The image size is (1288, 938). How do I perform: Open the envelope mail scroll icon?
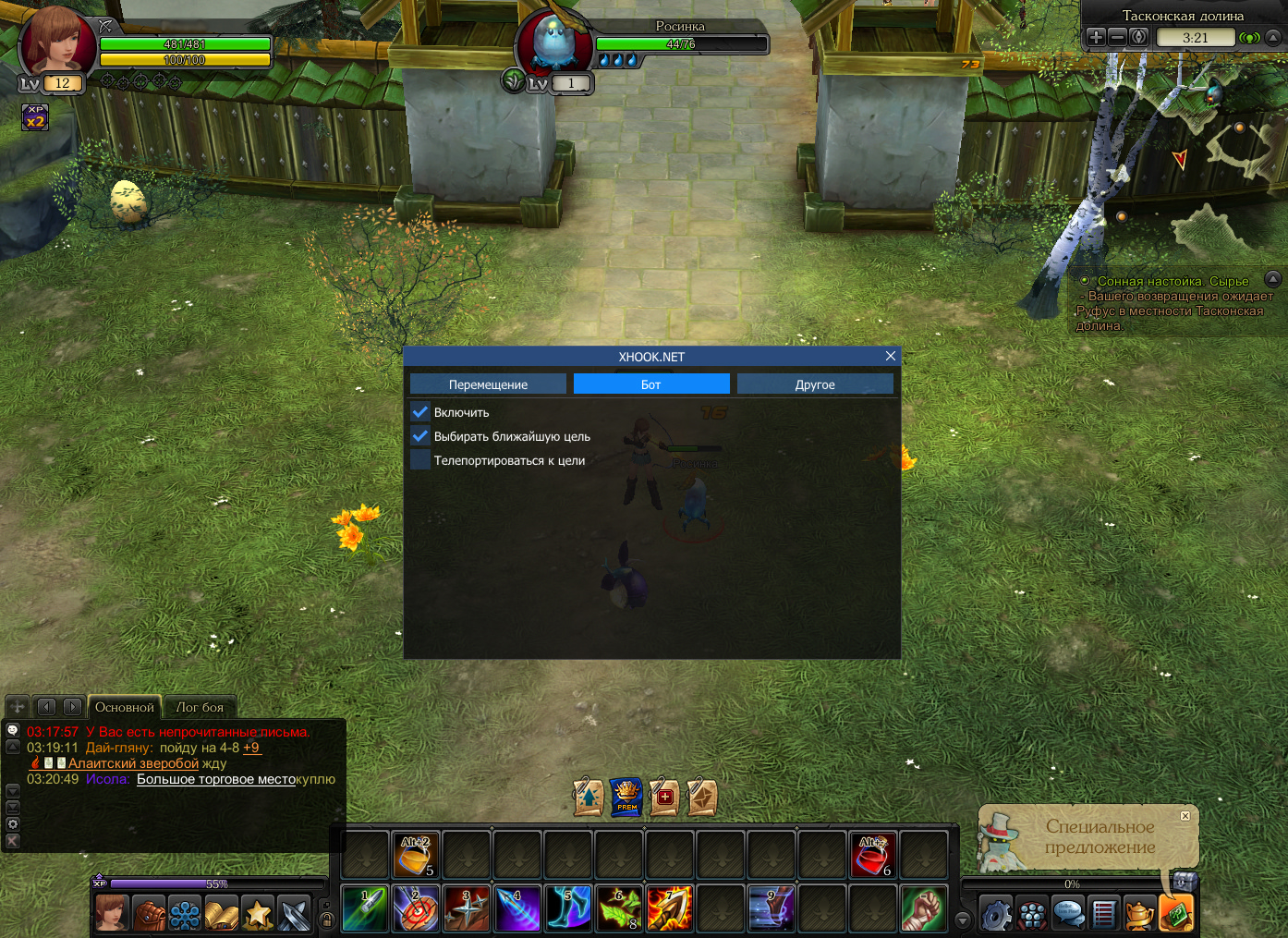(x=702, y=797)
